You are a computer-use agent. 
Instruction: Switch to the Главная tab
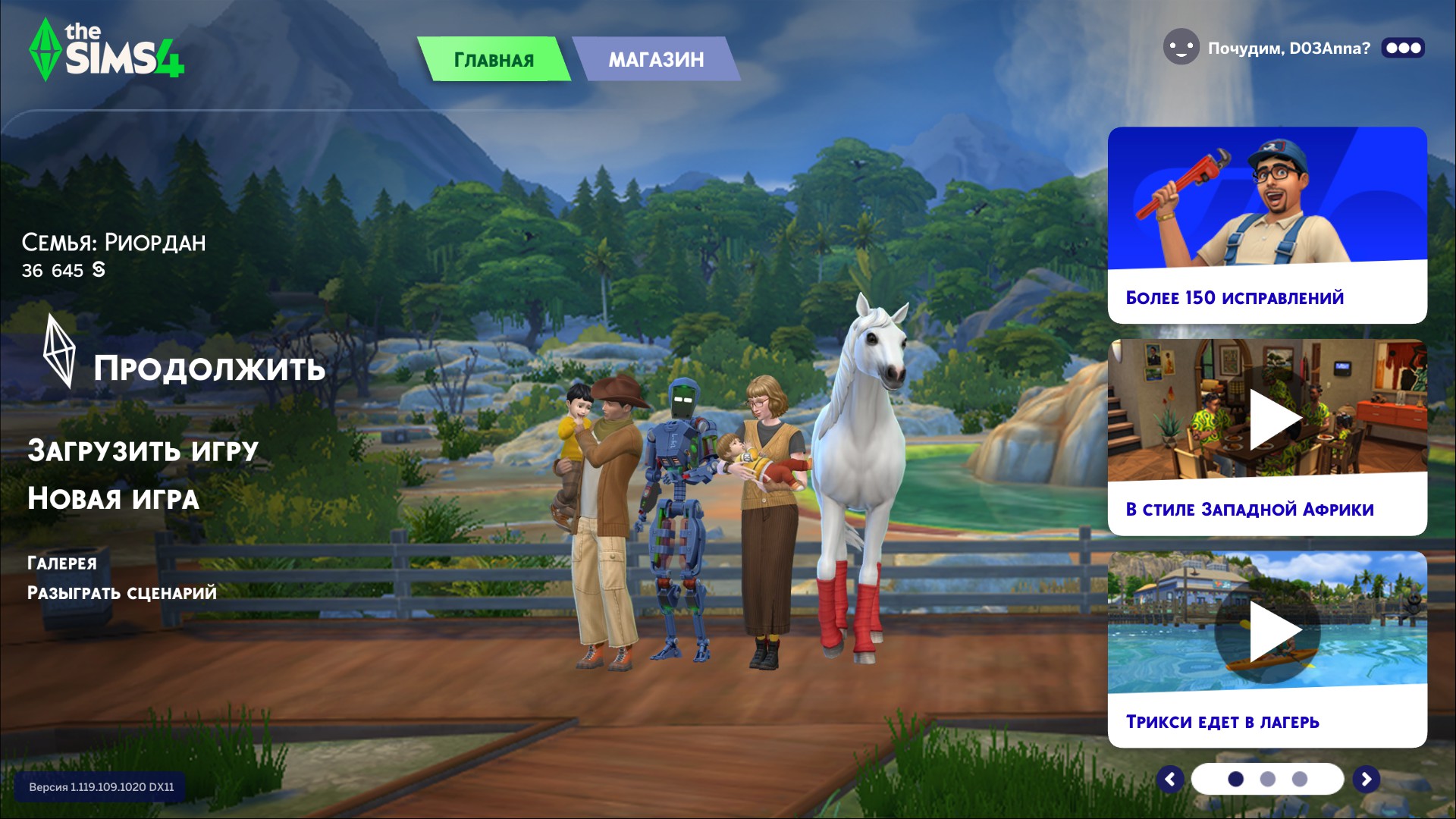[494, 59]
